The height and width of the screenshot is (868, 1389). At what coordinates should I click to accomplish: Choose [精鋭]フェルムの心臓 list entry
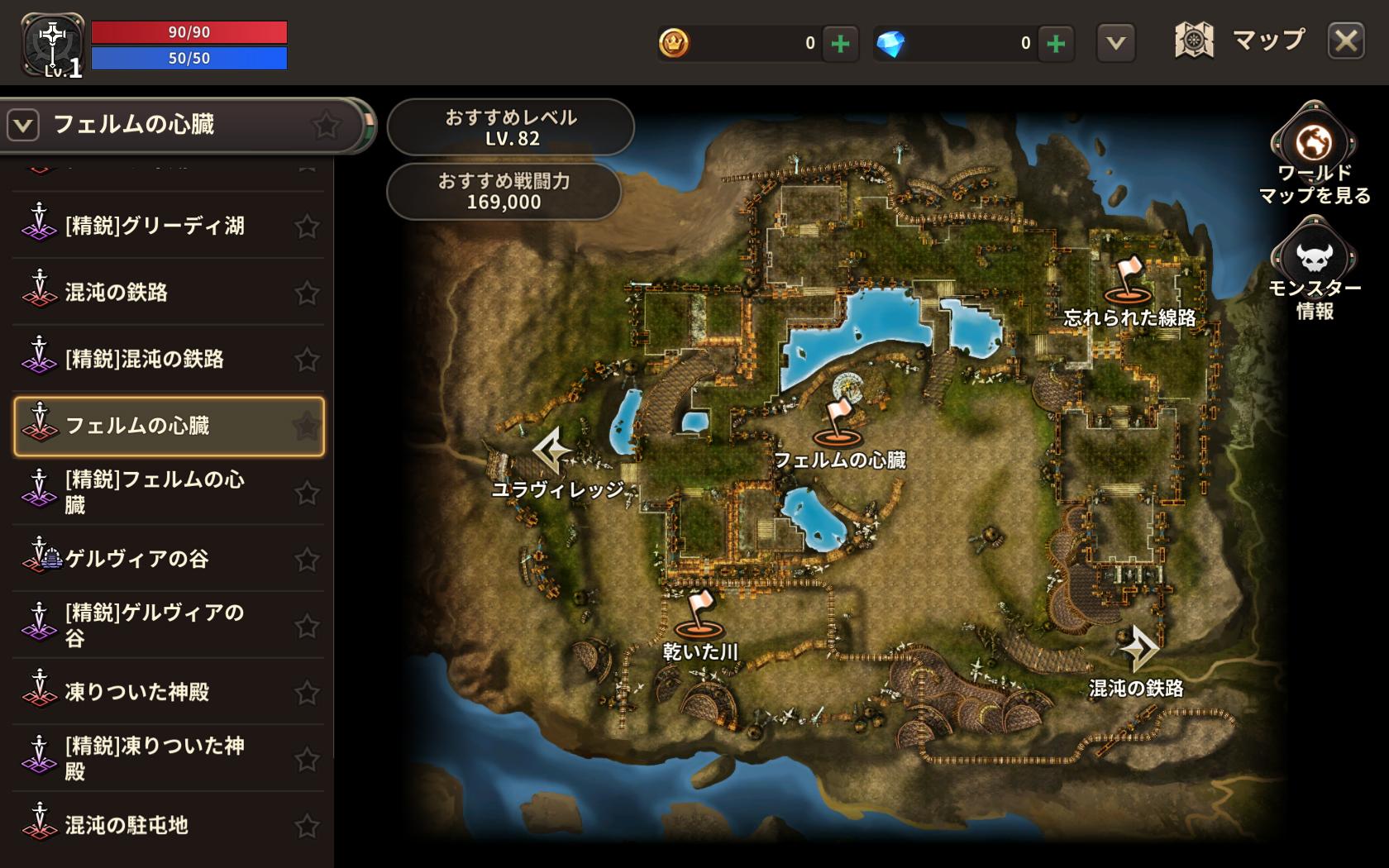pos(155,492)
